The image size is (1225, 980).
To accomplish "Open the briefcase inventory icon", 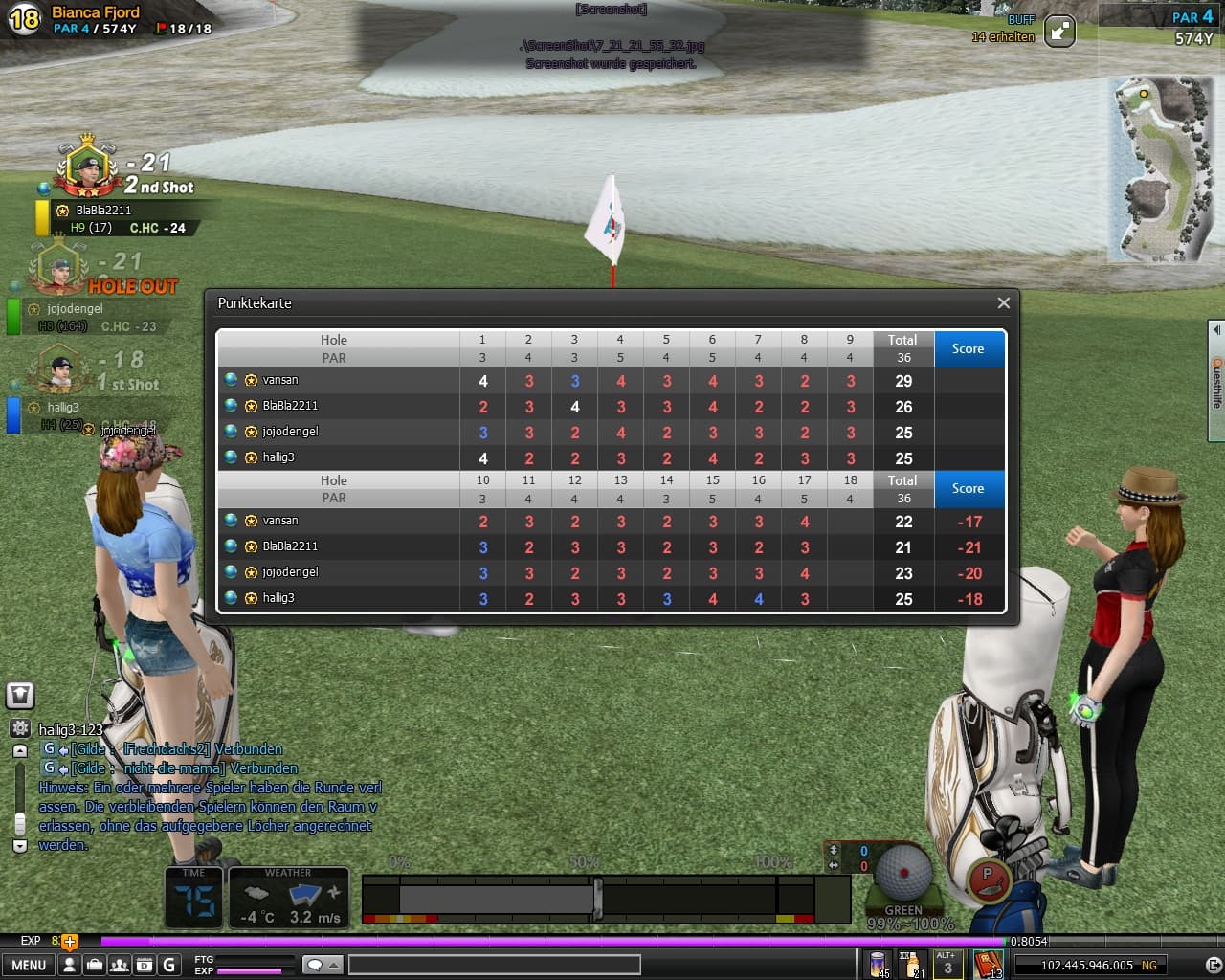I will pos(94,965).
